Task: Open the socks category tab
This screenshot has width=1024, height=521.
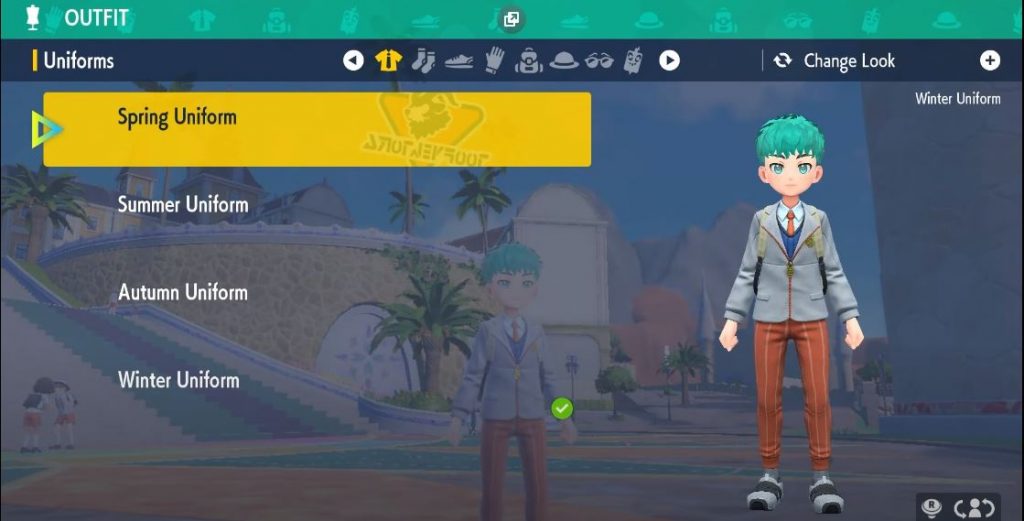Action: coord(423,61)
